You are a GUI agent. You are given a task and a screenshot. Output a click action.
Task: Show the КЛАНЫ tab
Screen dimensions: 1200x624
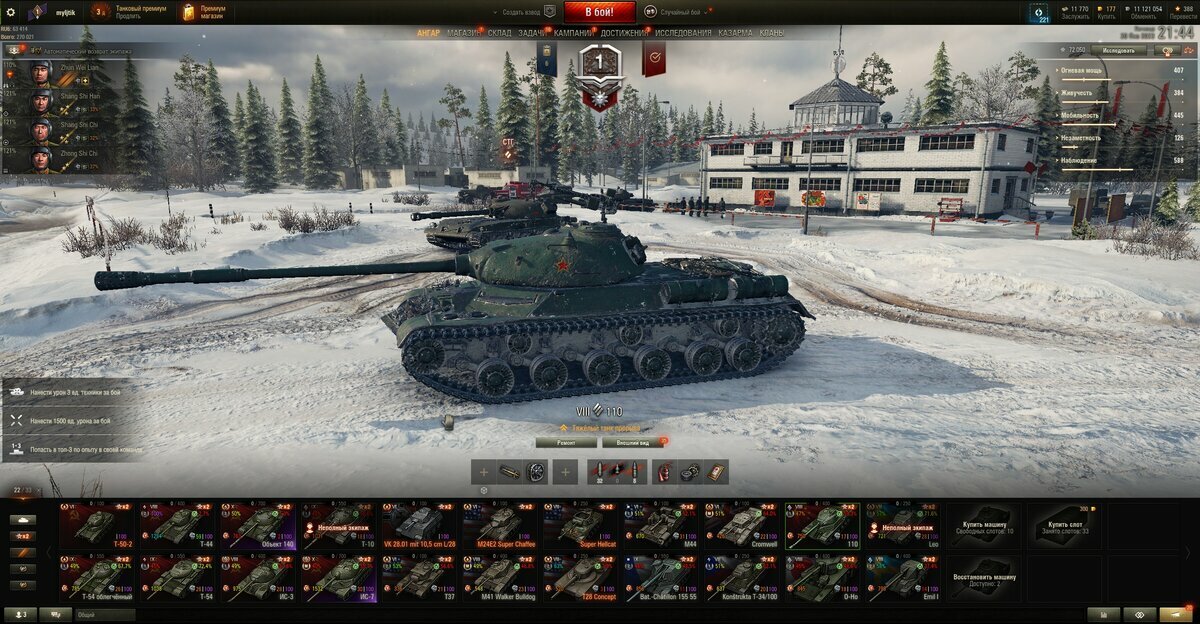tap(772, 33)
